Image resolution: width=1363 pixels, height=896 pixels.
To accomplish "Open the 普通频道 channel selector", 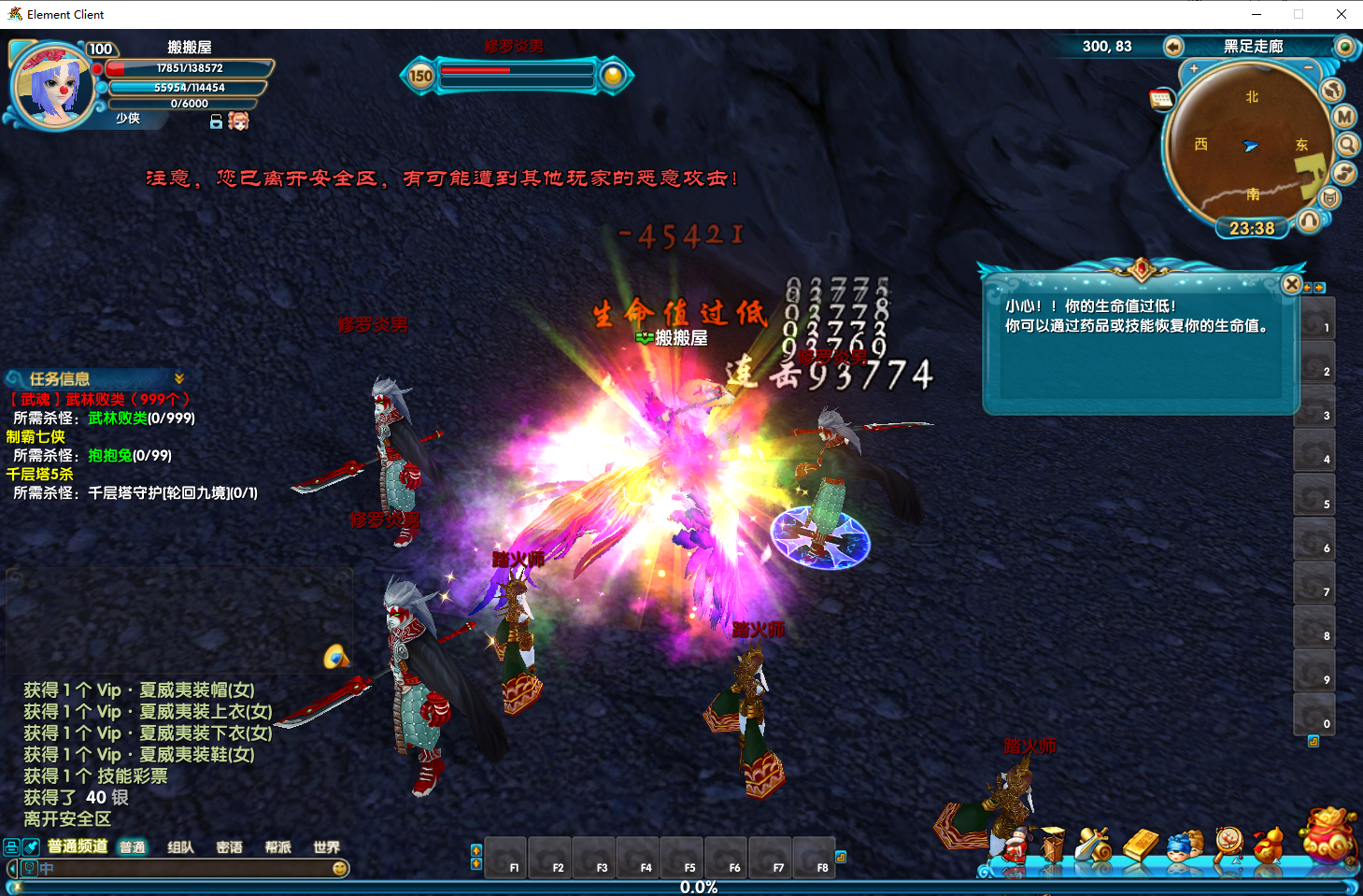I will coord(78,846).
